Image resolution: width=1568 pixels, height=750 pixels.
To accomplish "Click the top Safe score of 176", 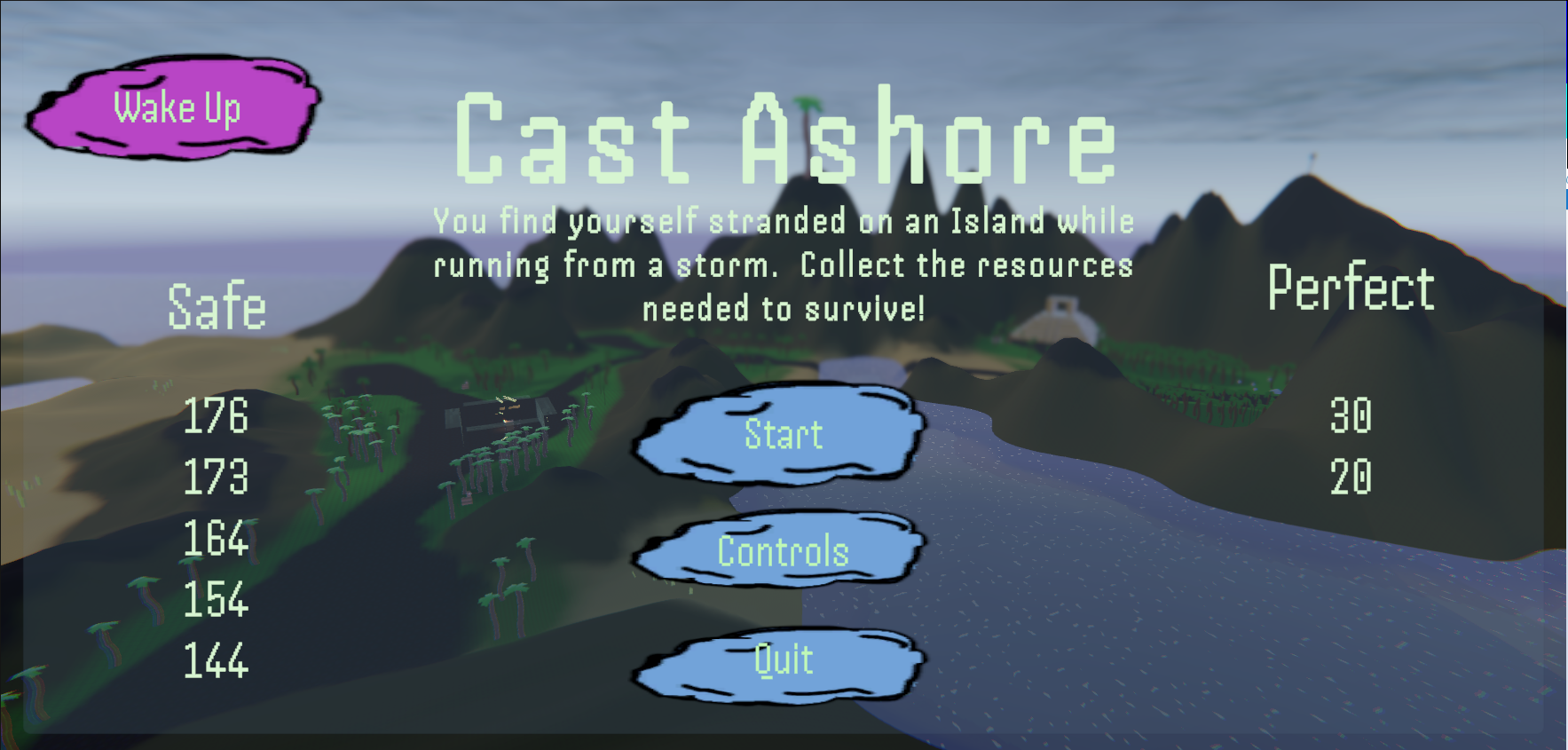I will tap(217, 419).
